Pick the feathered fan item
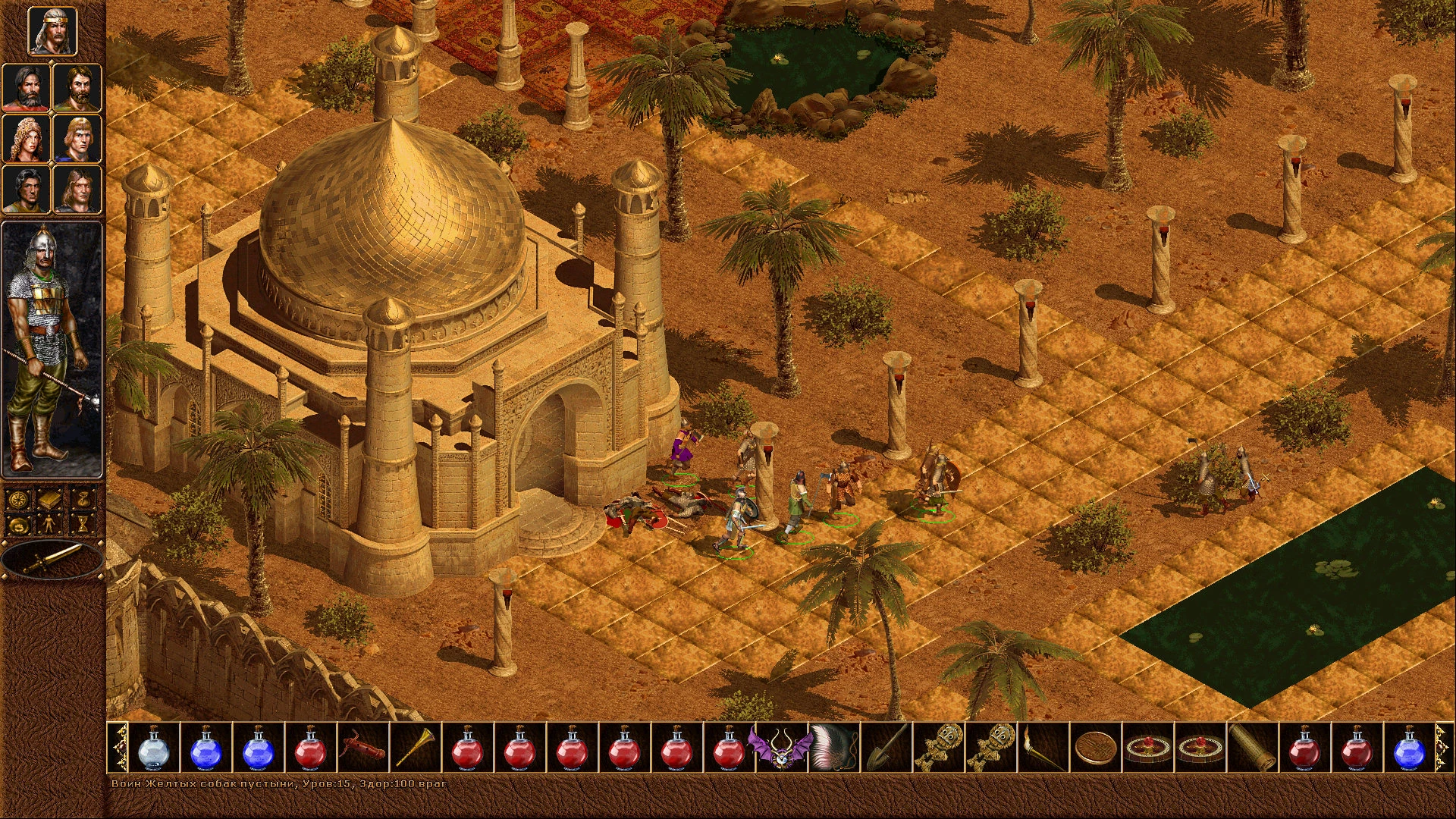This screenshot has height=819, width=1456. point(833,748)
